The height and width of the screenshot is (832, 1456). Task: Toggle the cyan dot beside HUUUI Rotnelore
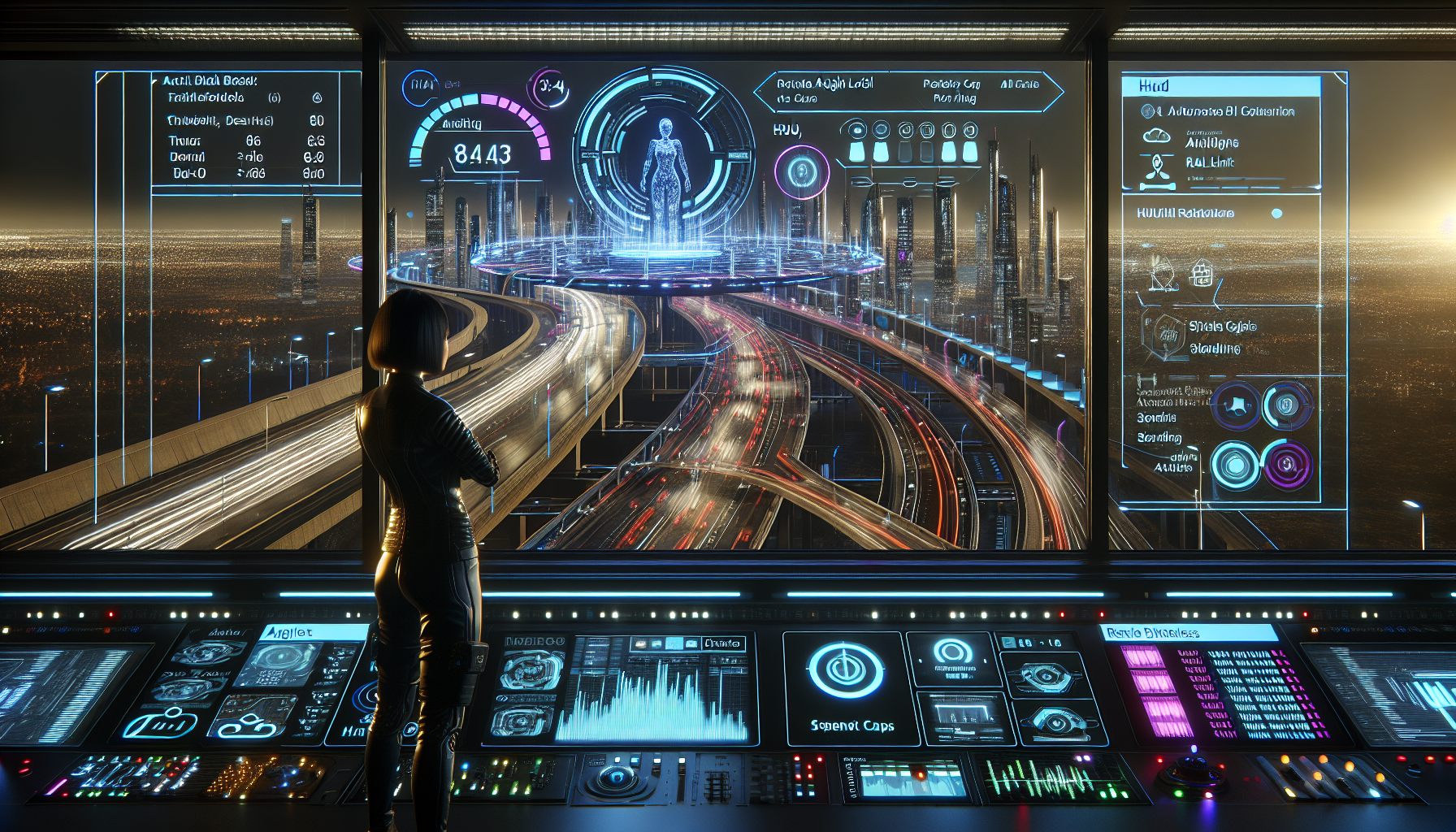point(1276,214)
